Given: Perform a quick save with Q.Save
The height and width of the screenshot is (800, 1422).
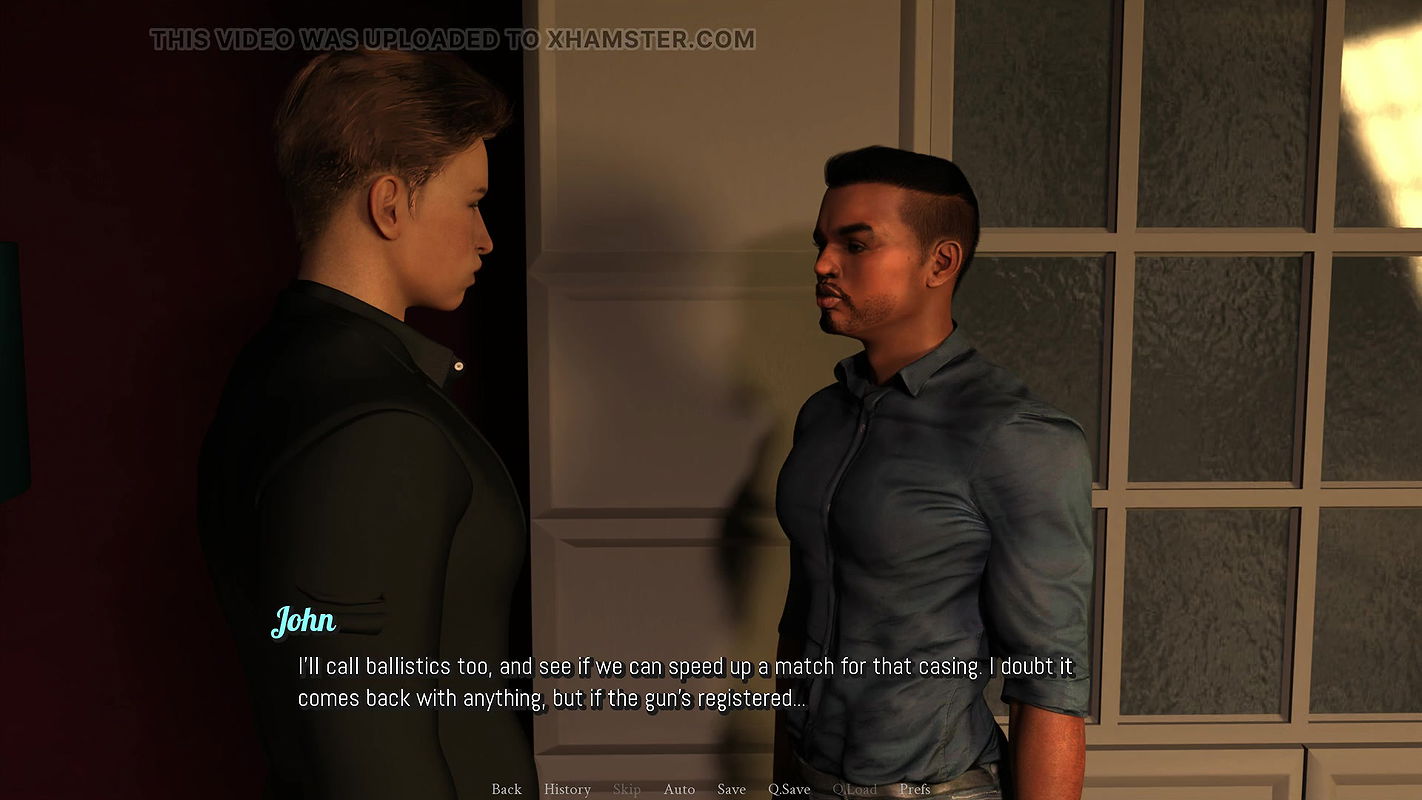Looking at the screenshot, I should [x=789, y=789].
